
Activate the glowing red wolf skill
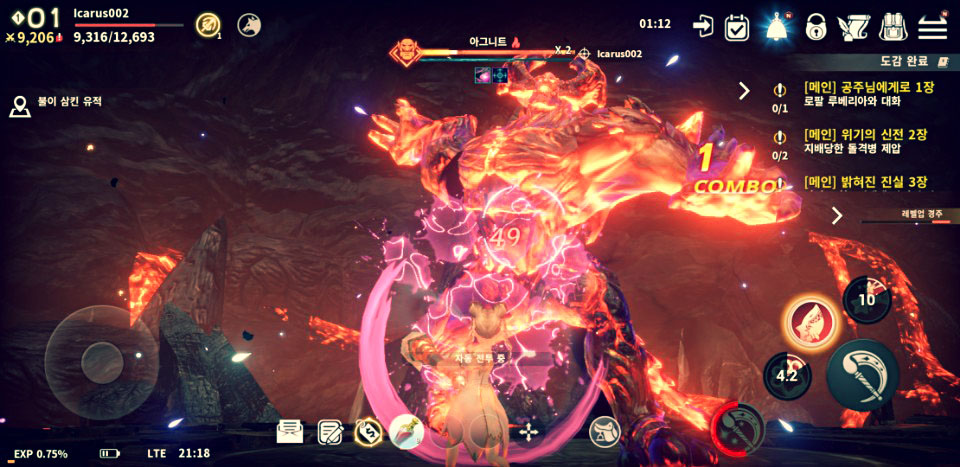coord(808,322)
